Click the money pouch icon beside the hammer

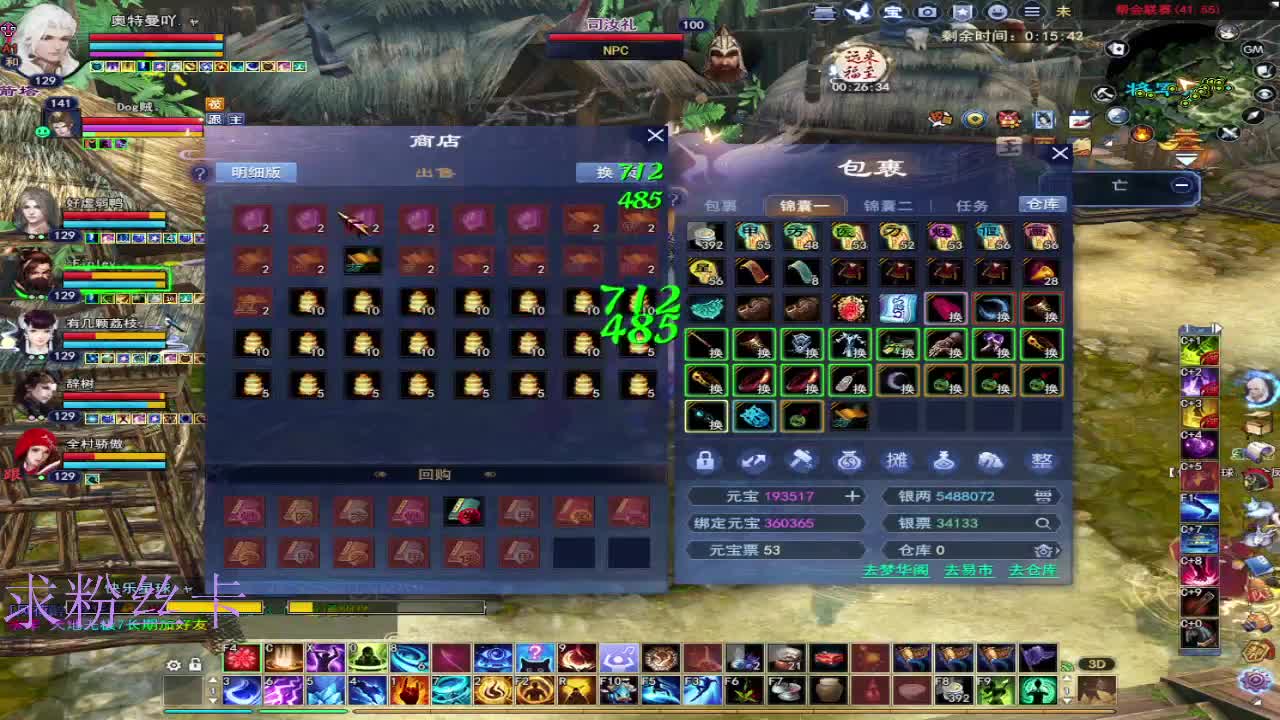[848, 461]
